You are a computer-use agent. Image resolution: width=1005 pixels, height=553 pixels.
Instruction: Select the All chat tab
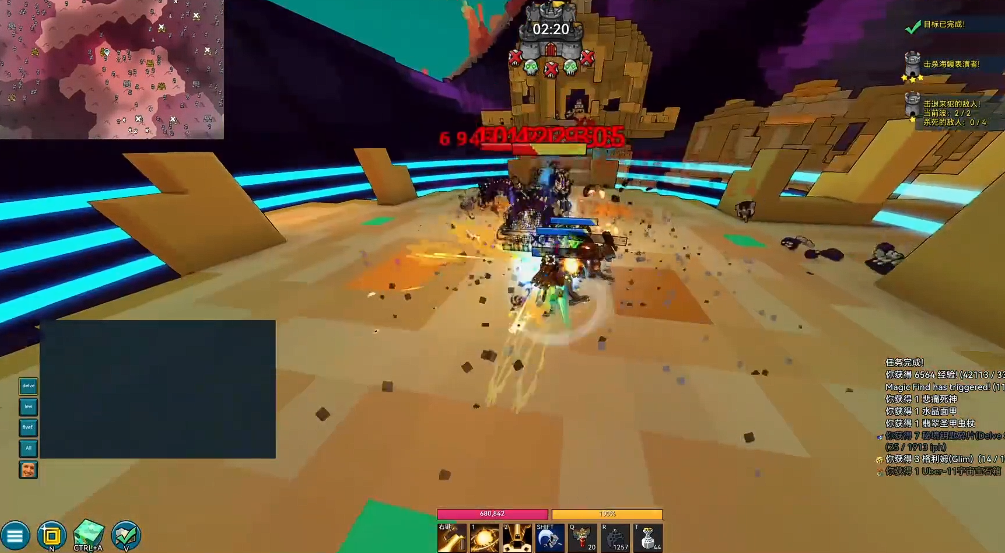point(28,448)
